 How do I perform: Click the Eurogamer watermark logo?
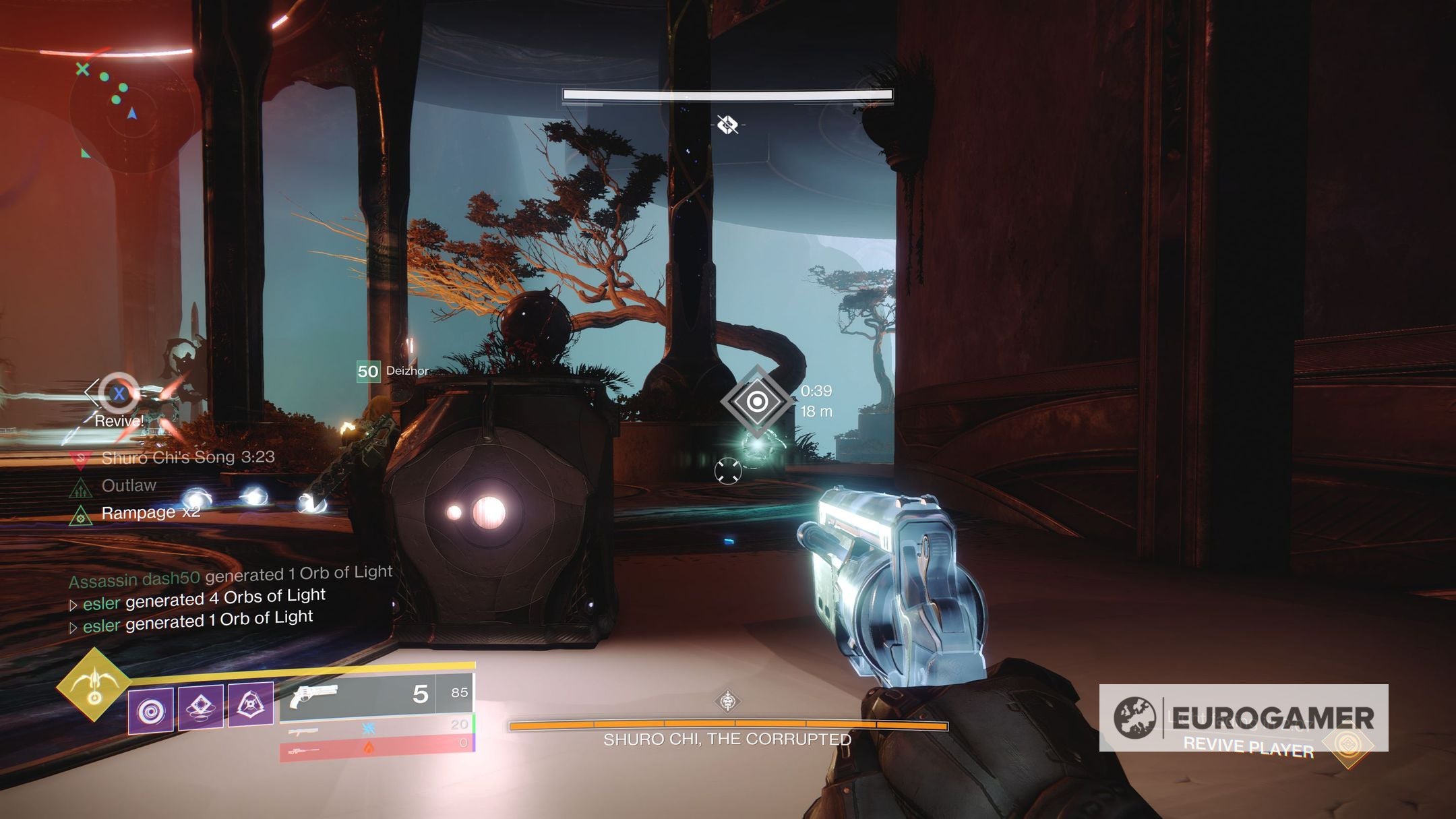[1242, 717]
